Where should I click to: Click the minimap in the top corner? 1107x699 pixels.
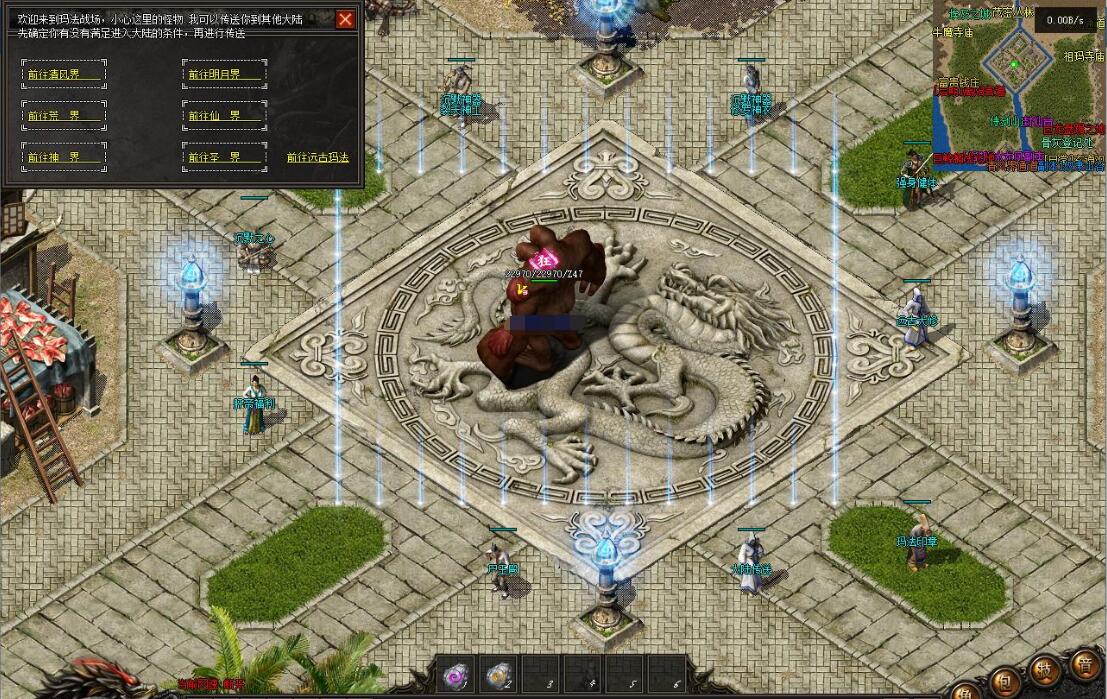pos(1017,86)
